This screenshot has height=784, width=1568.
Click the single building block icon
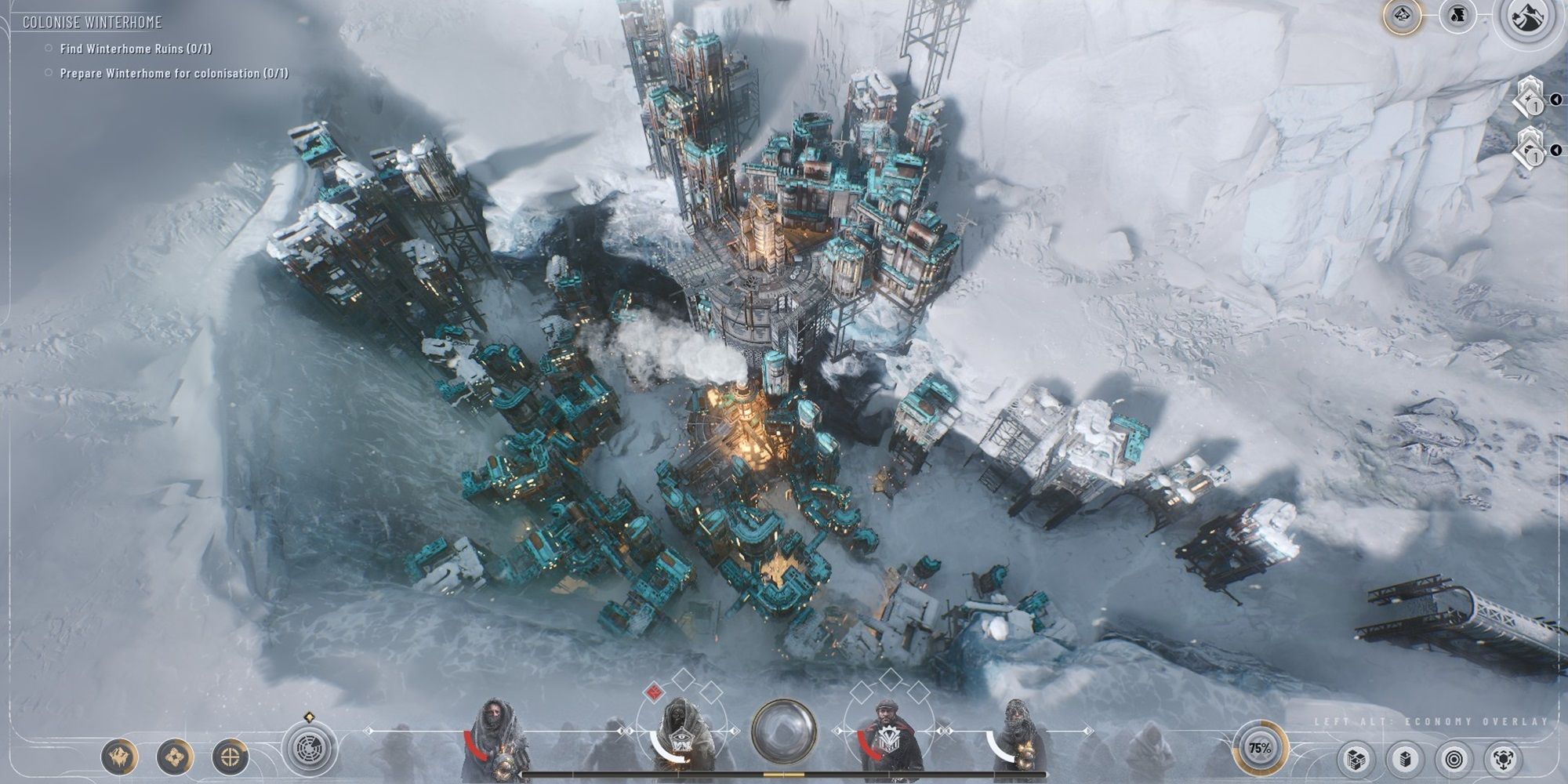click(x=1404, y=759)
